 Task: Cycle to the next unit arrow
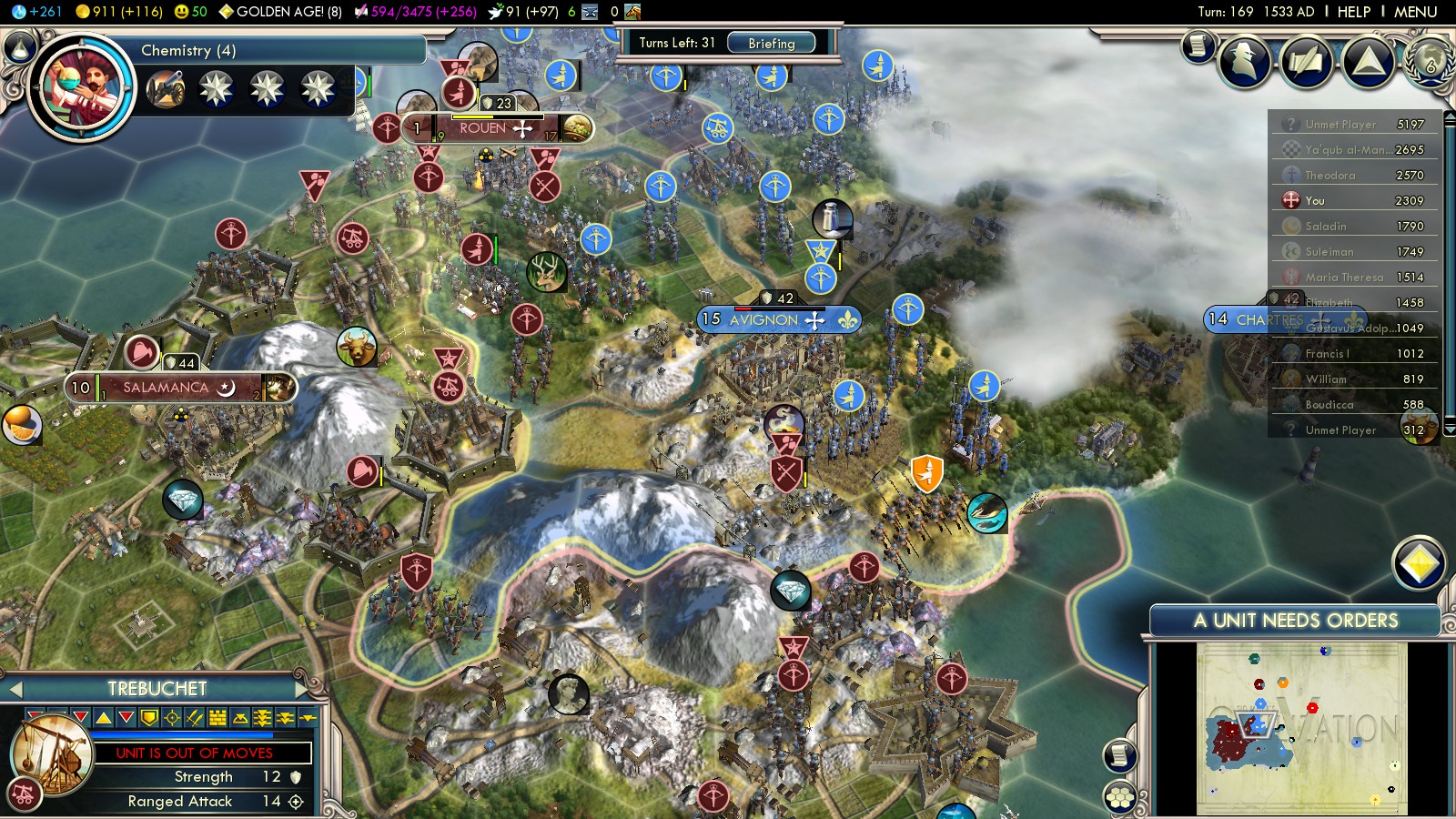coord(302,690)
